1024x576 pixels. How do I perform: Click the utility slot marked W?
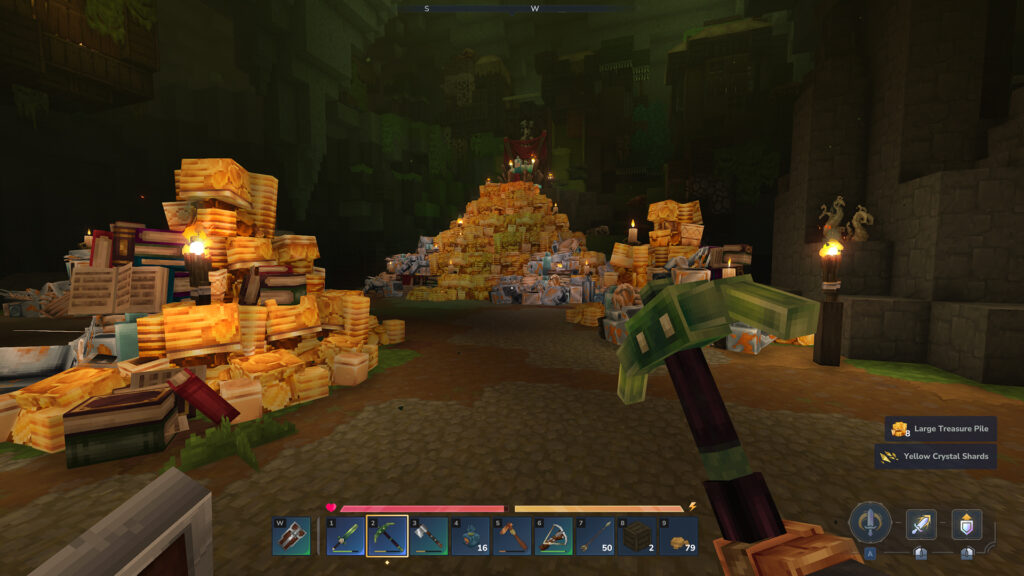point(292,536)
